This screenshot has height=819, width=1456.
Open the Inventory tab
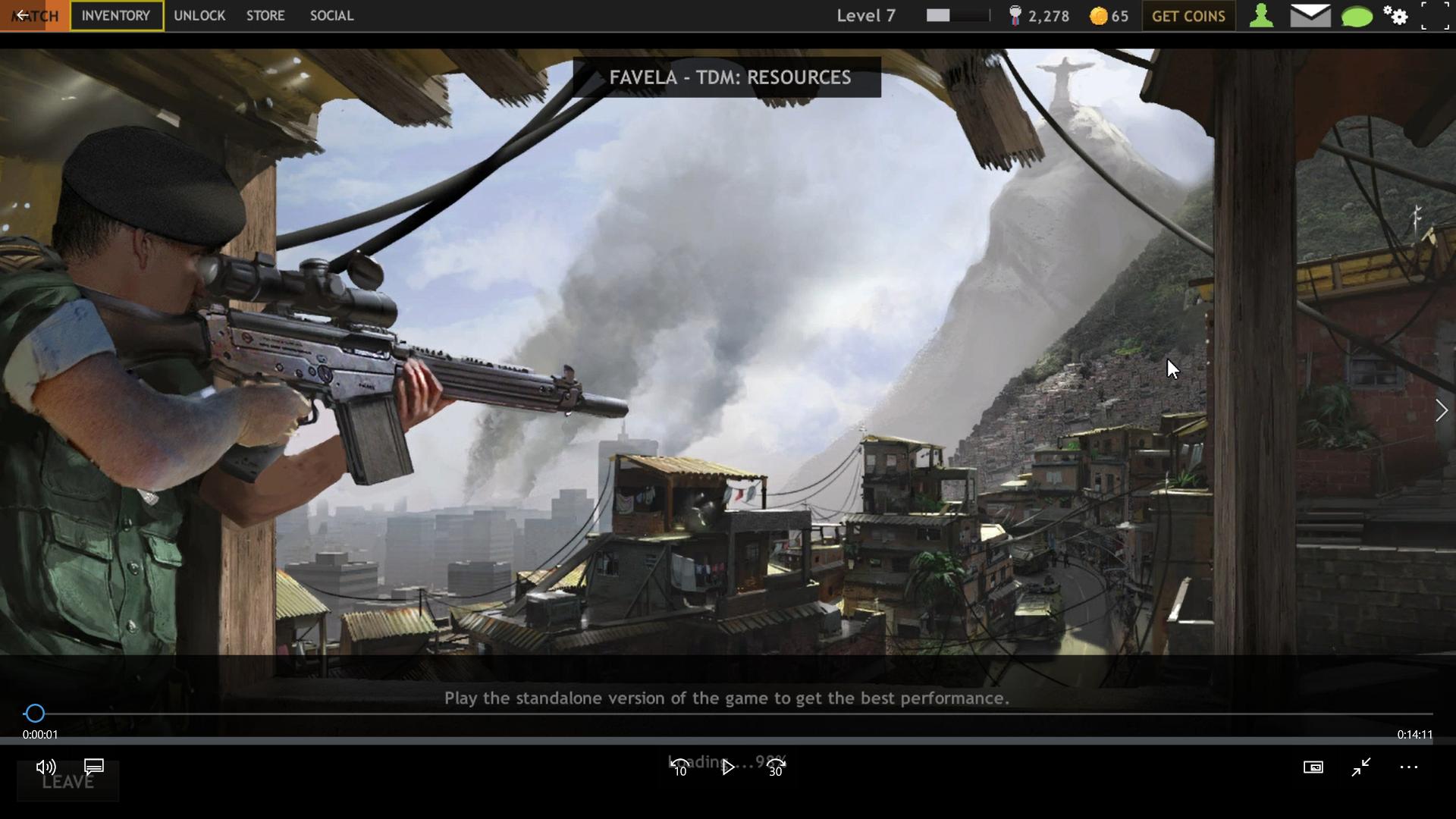116,16
